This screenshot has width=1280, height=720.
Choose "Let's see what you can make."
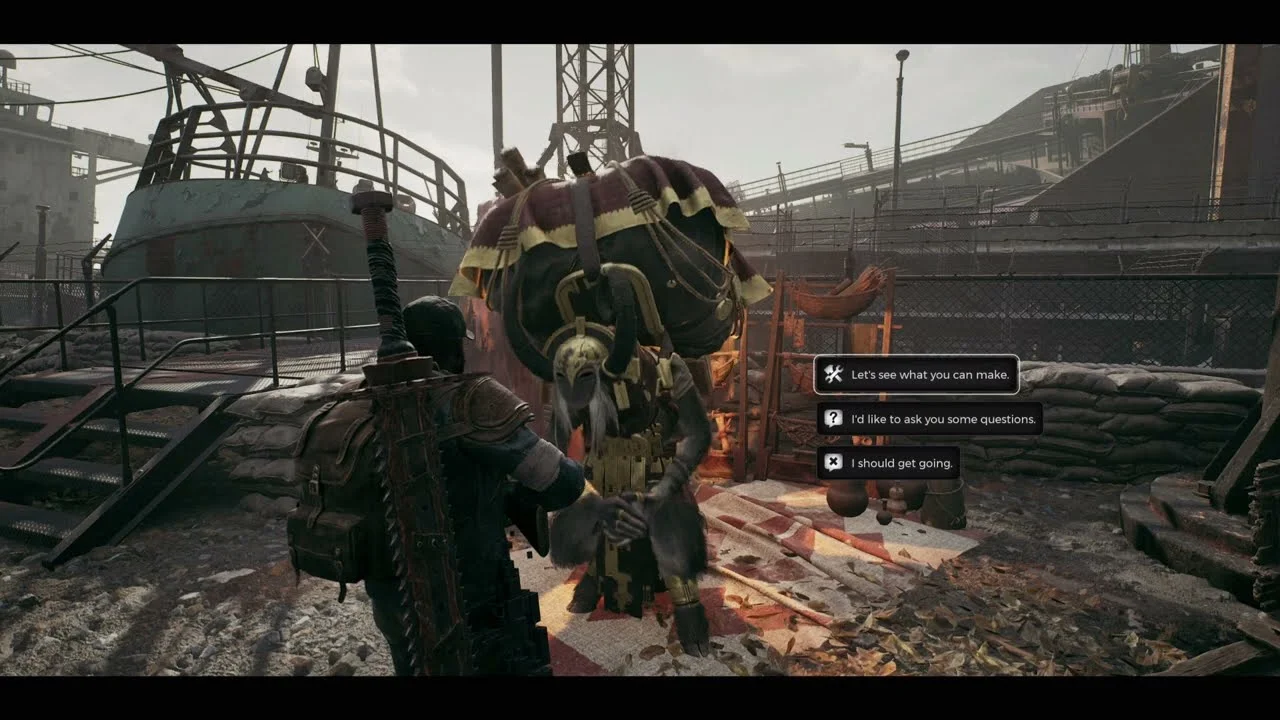tap(917, 375)
